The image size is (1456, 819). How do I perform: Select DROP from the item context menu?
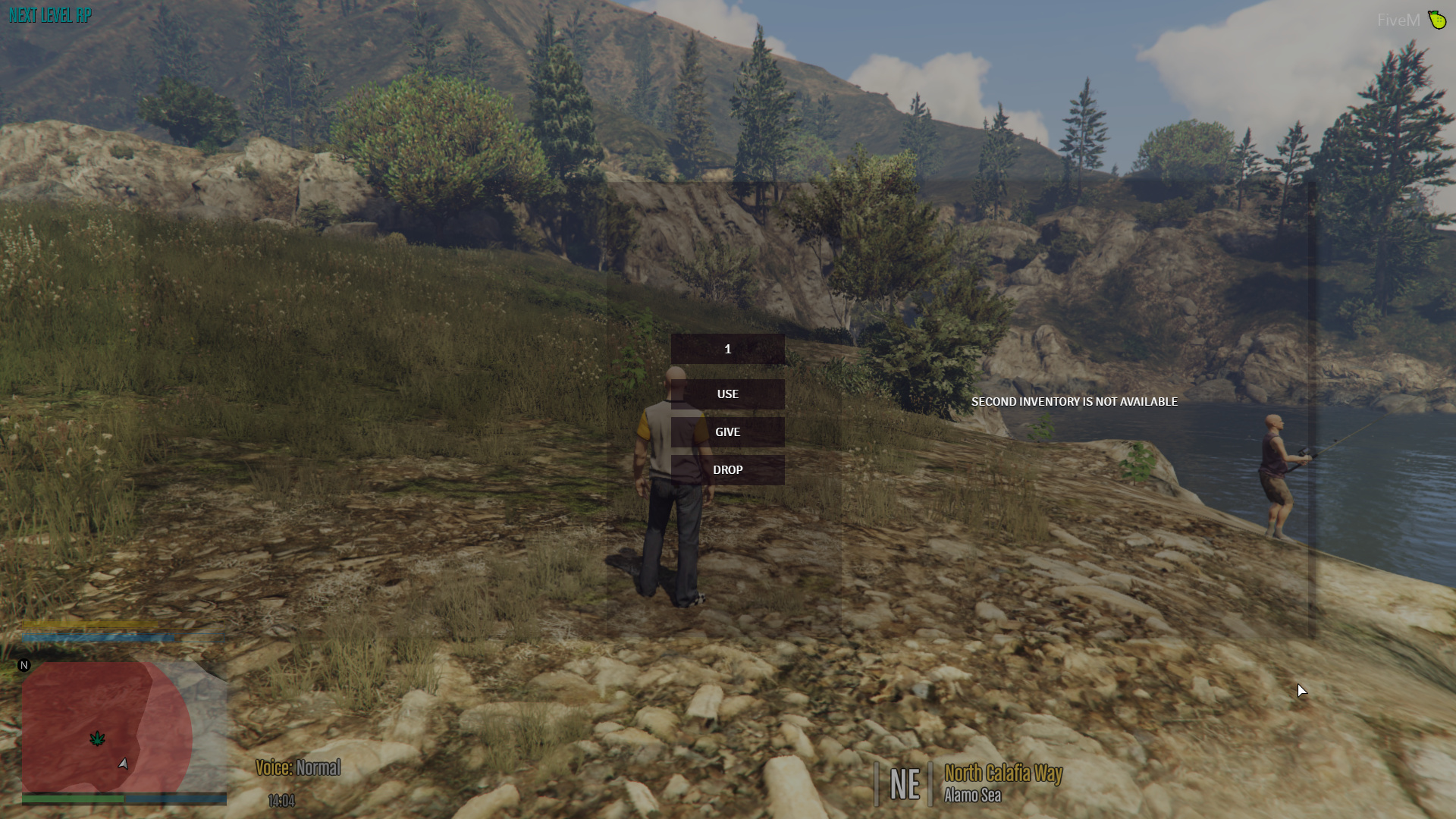(x=727, y=469)
